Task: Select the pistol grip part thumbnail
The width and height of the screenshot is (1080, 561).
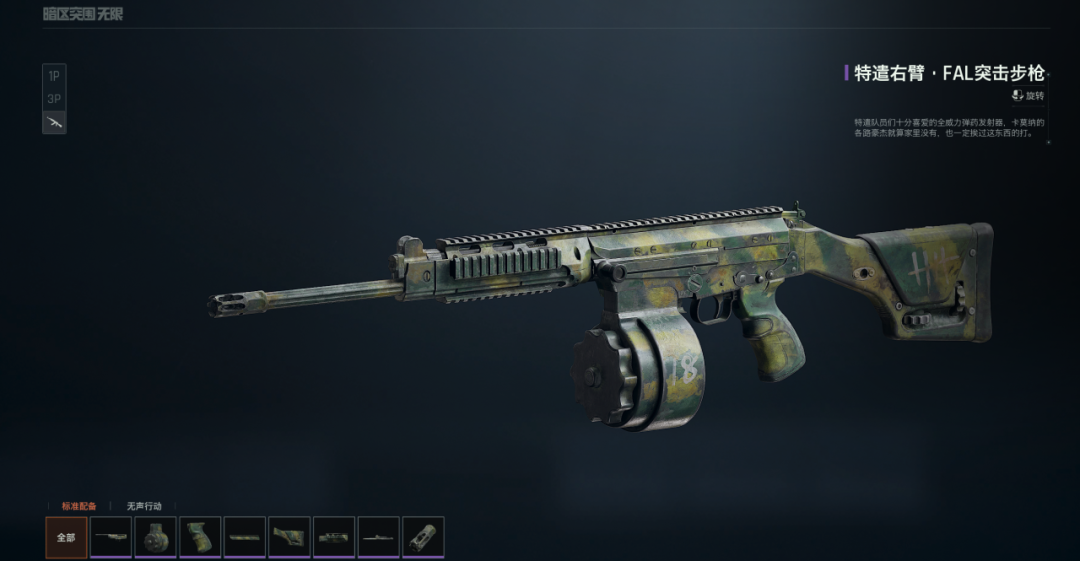Action: tap(200, 537)
